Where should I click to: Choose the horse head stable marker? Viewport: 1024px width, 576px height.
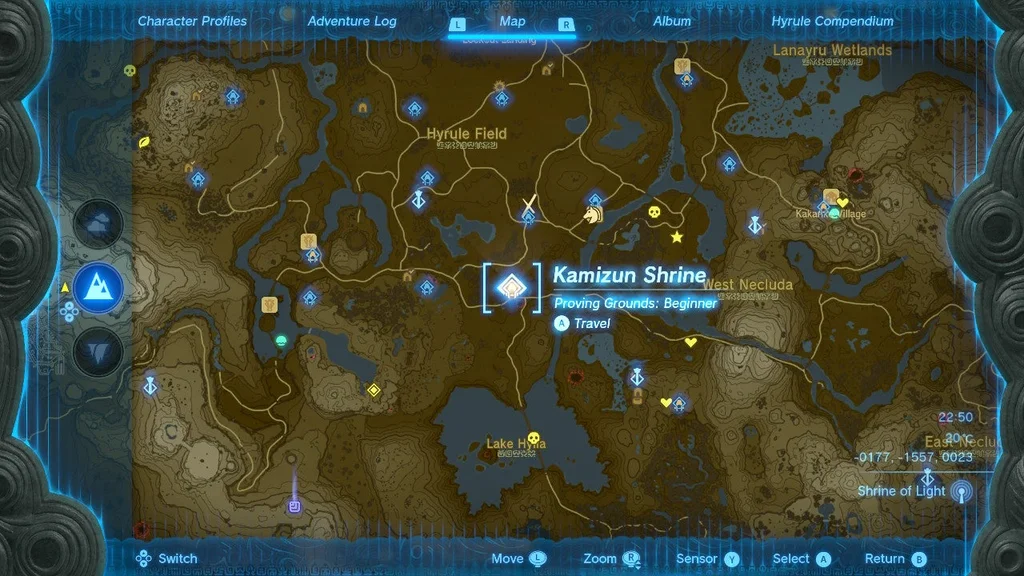(593, 214)
